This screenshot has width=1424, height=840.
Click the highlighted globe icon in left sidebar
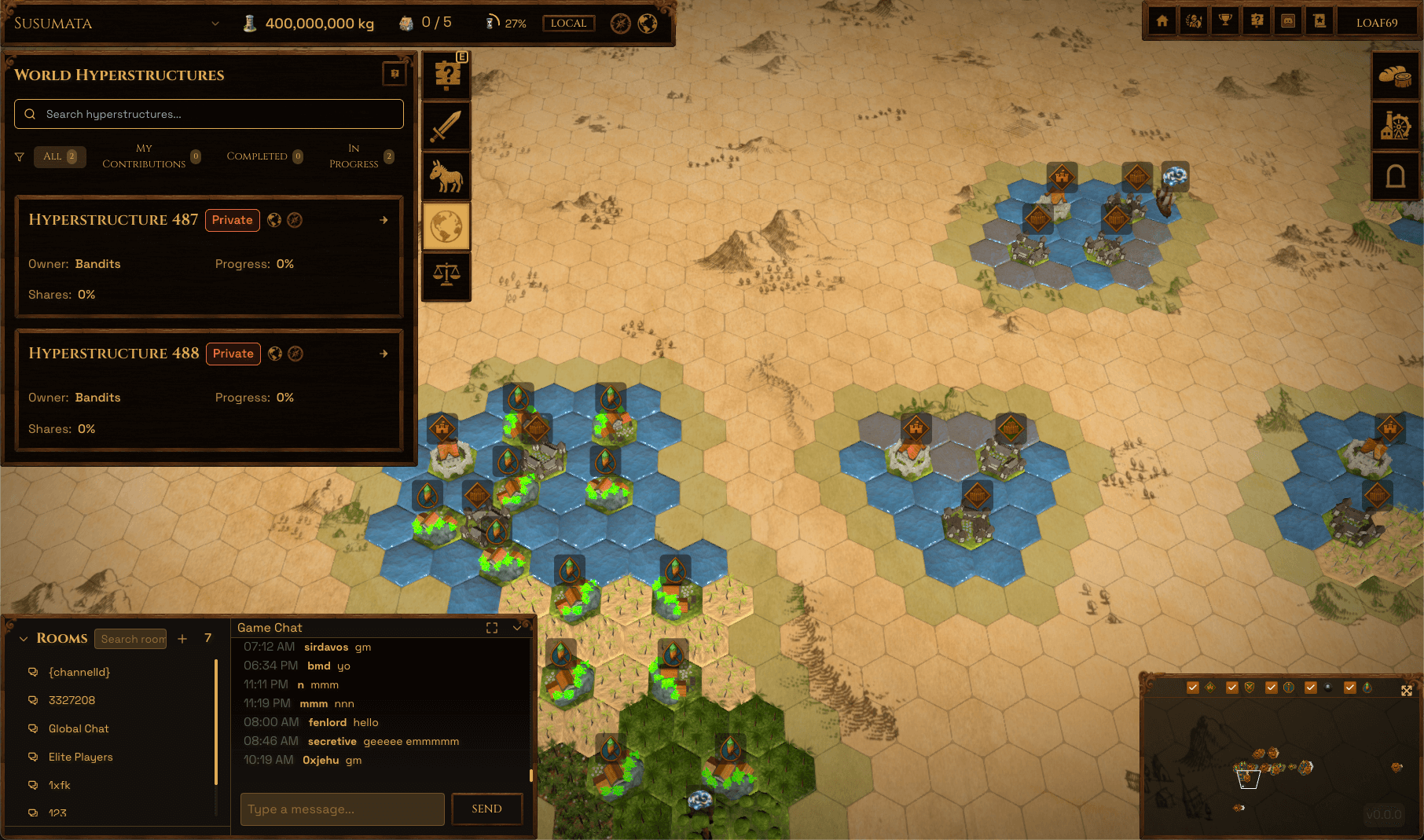(446, 226)
